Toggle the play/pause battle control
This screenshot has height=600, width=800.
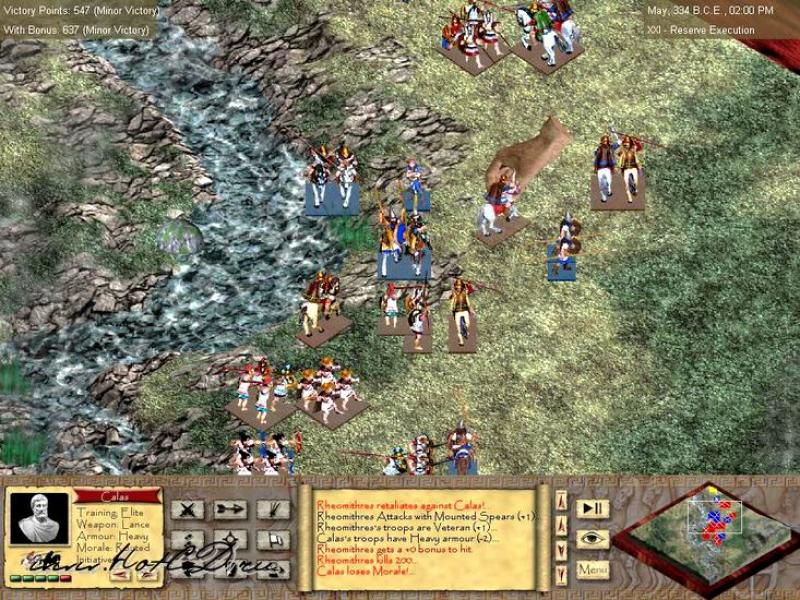point(592,508)
